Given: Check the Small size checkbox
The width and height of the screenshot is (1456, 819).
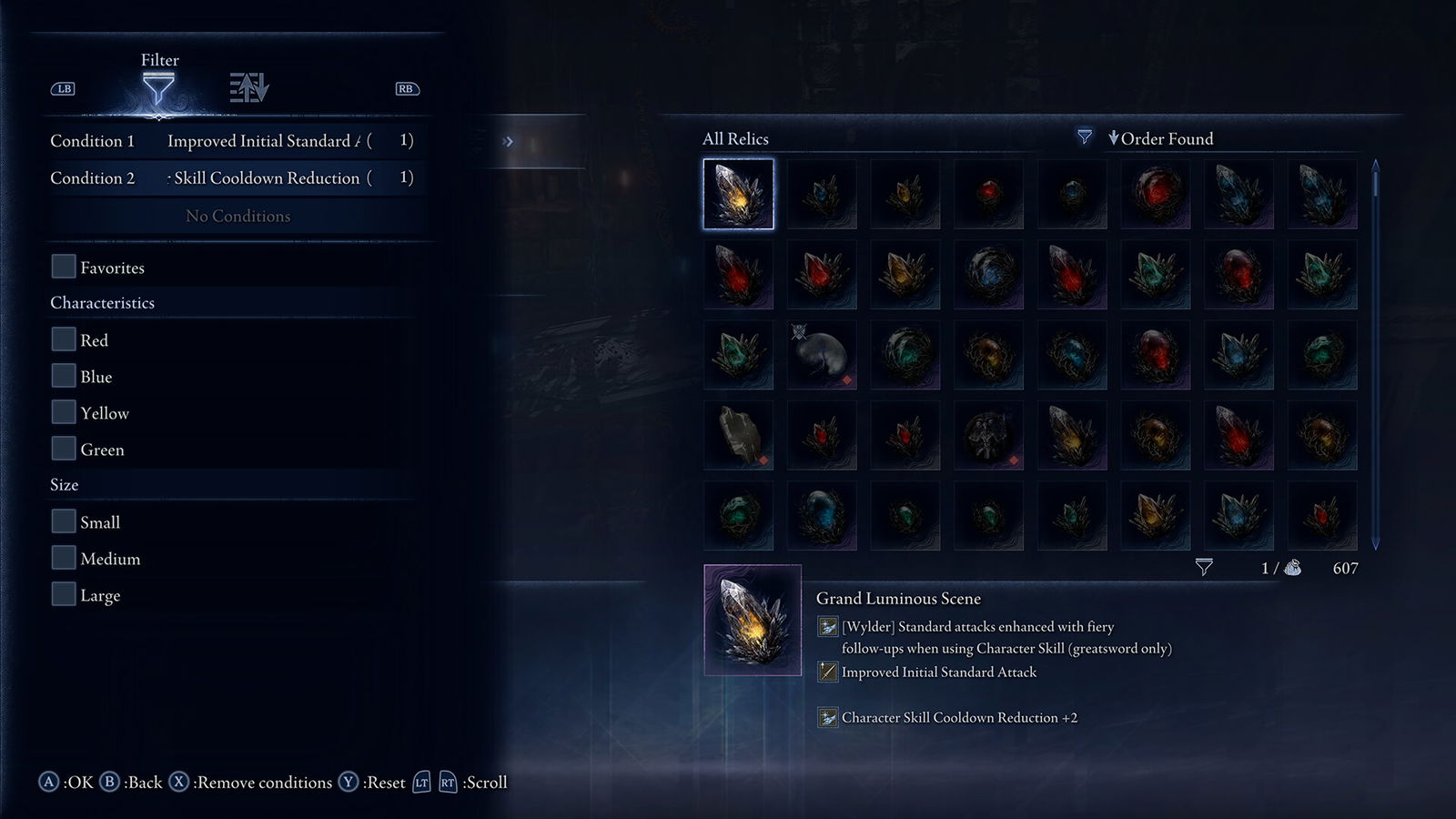Looking at the screenshot, I should coord(63,521).
